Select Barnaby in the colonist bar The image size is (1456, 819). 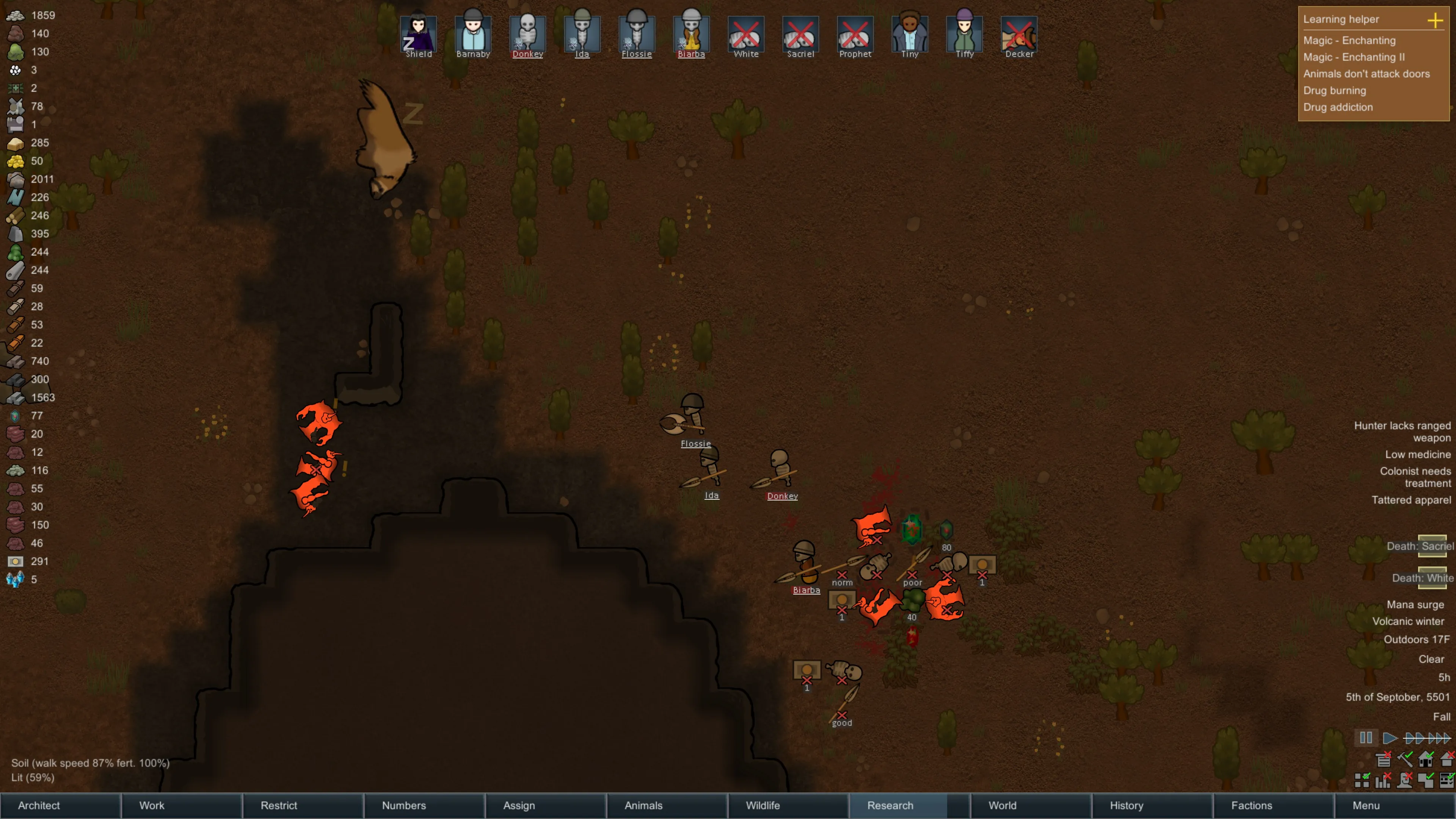coord(473,34)
